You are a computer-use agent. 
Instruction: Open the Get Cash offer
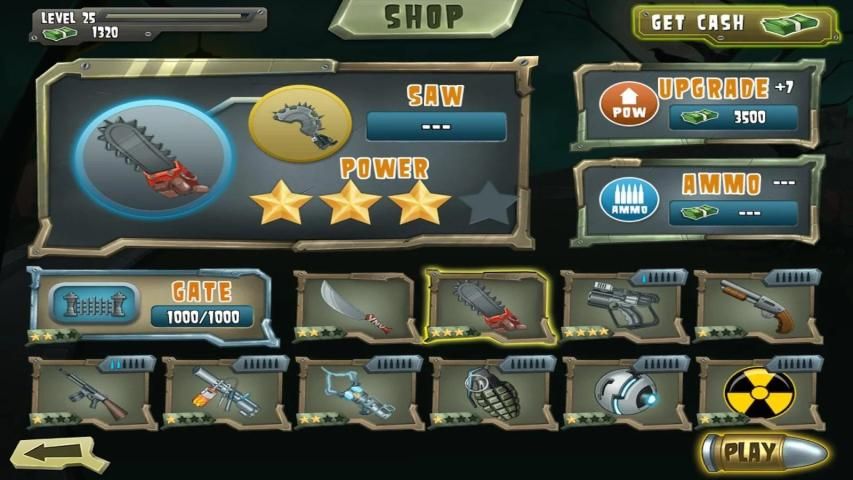tap(735, 24)
